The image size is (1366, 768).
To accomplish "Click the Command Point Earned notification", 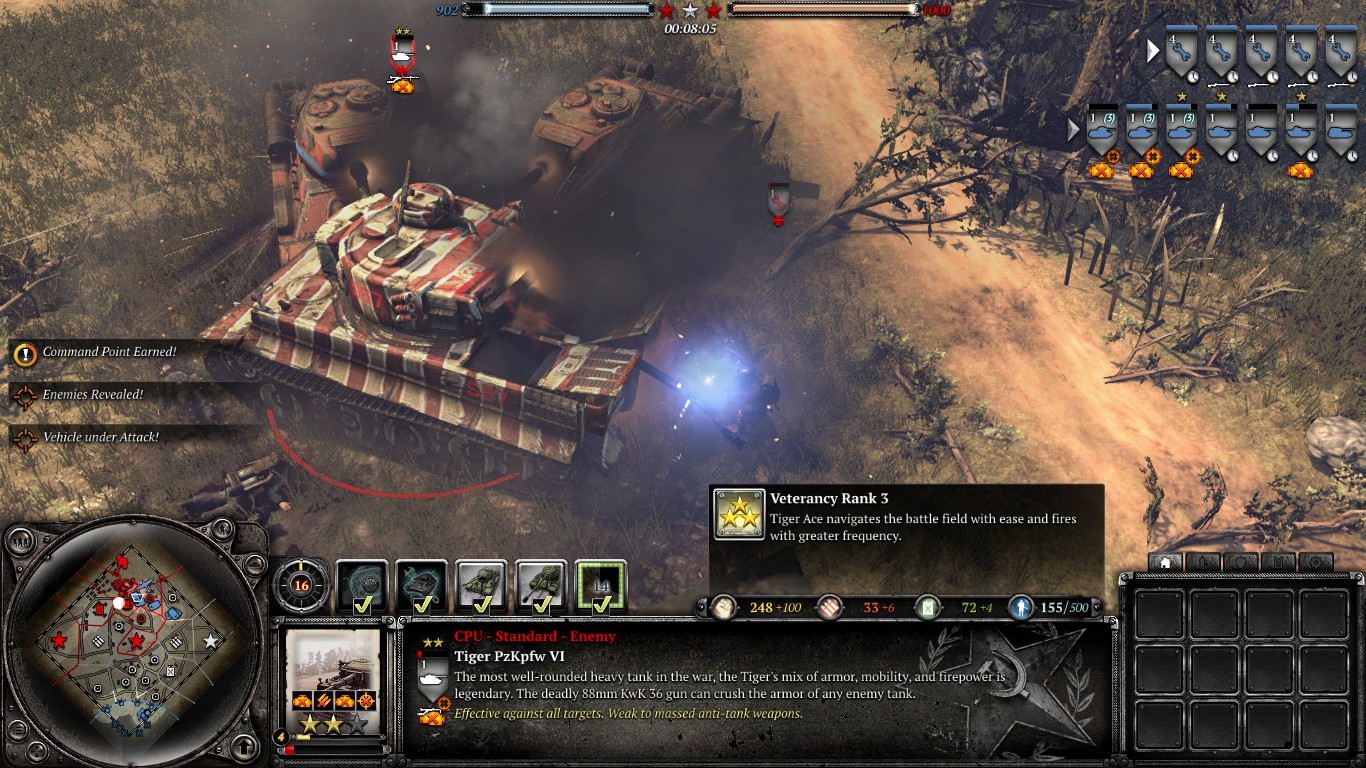I will point(108,352).
